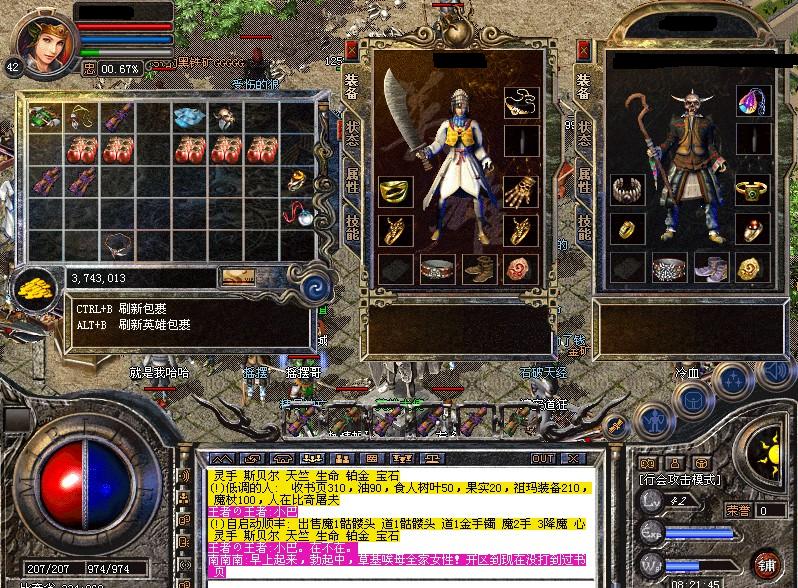Viewport: 798px width, 588px height.
Task: Pick the gold ring in bag's right column
Action: (x=297, y=181)
